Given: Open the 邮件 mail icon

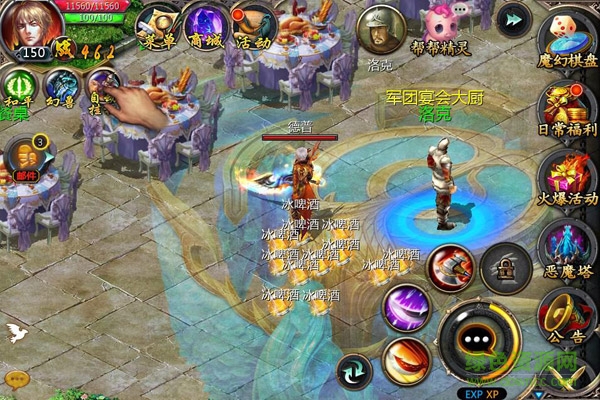Looking at the screenshot, I should pos(23,157).
